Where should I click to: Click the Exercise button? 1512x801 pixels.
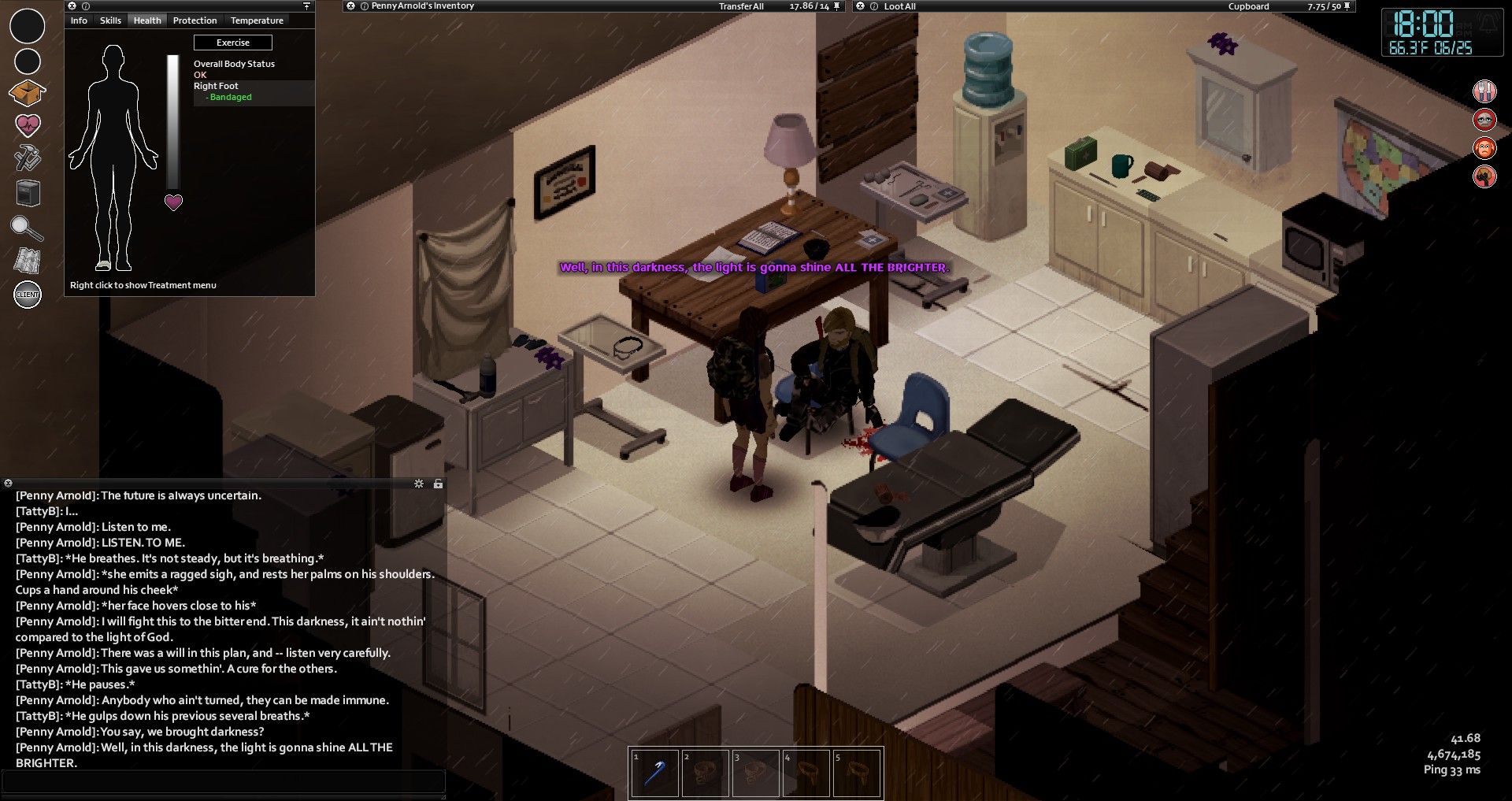(x=233, y=43)
